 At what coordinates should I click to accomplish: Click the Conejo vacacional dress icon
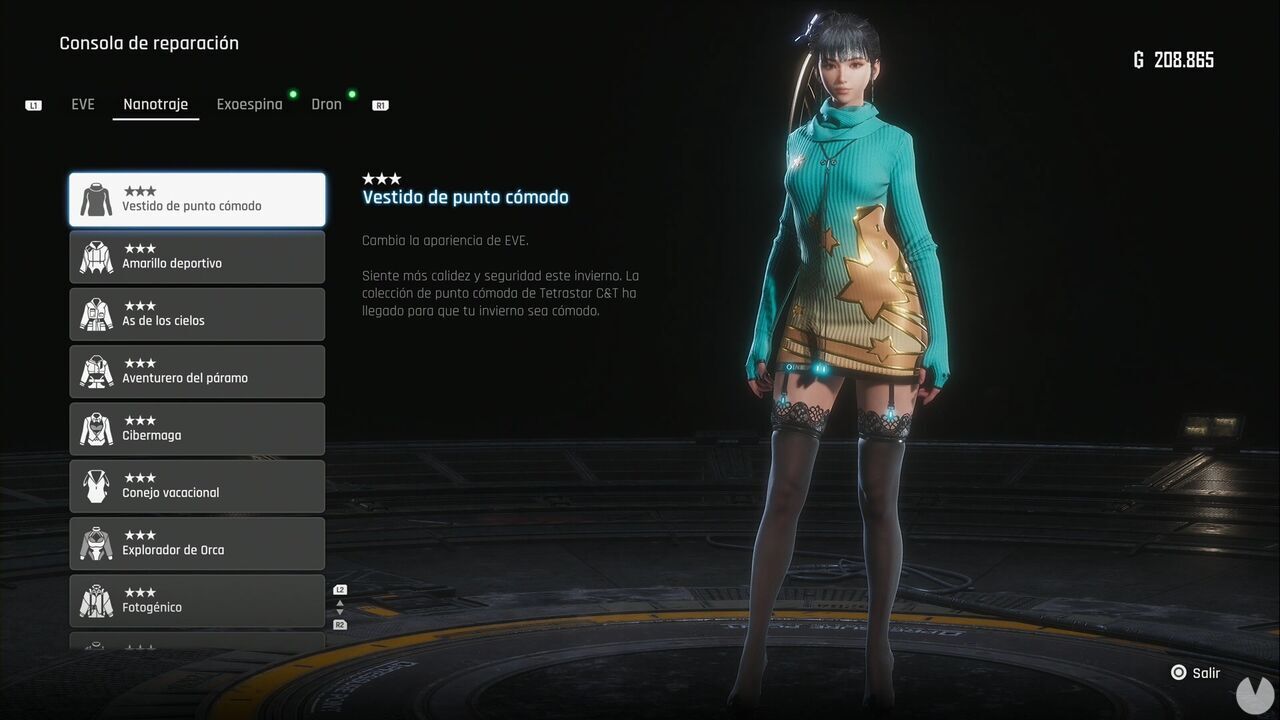pyautogui.click(x=96, y=485)
